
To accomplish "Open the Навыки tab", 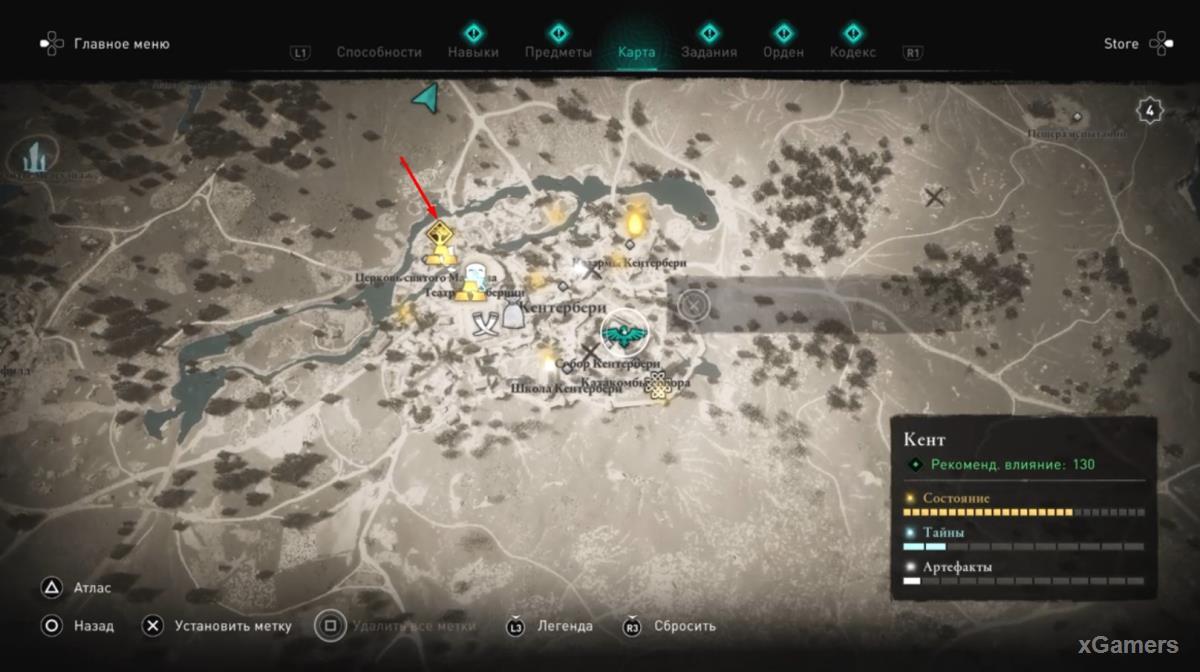I will click(x=473, y=52).
